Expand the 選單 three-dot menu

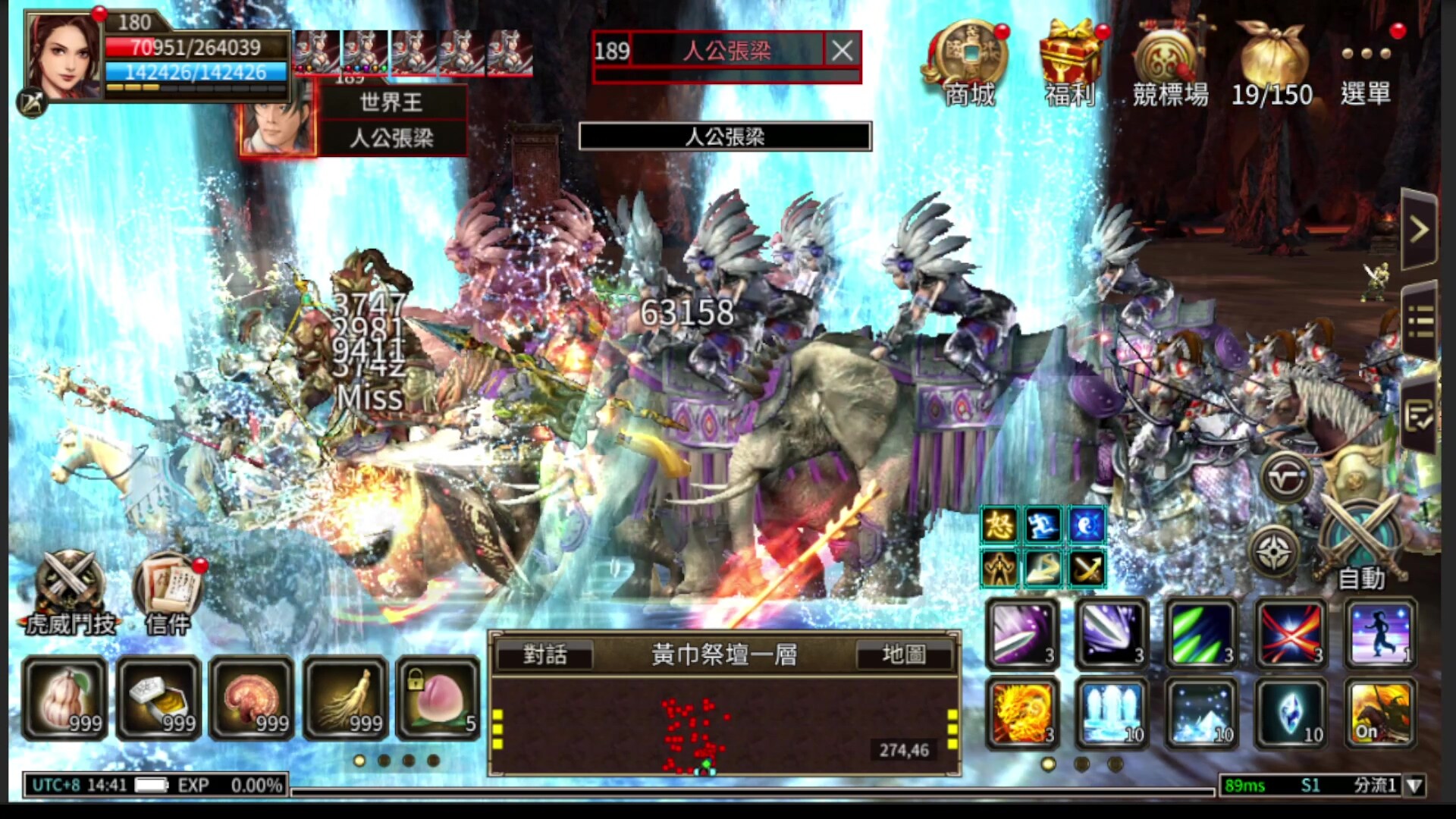[x=1365, y=53]
